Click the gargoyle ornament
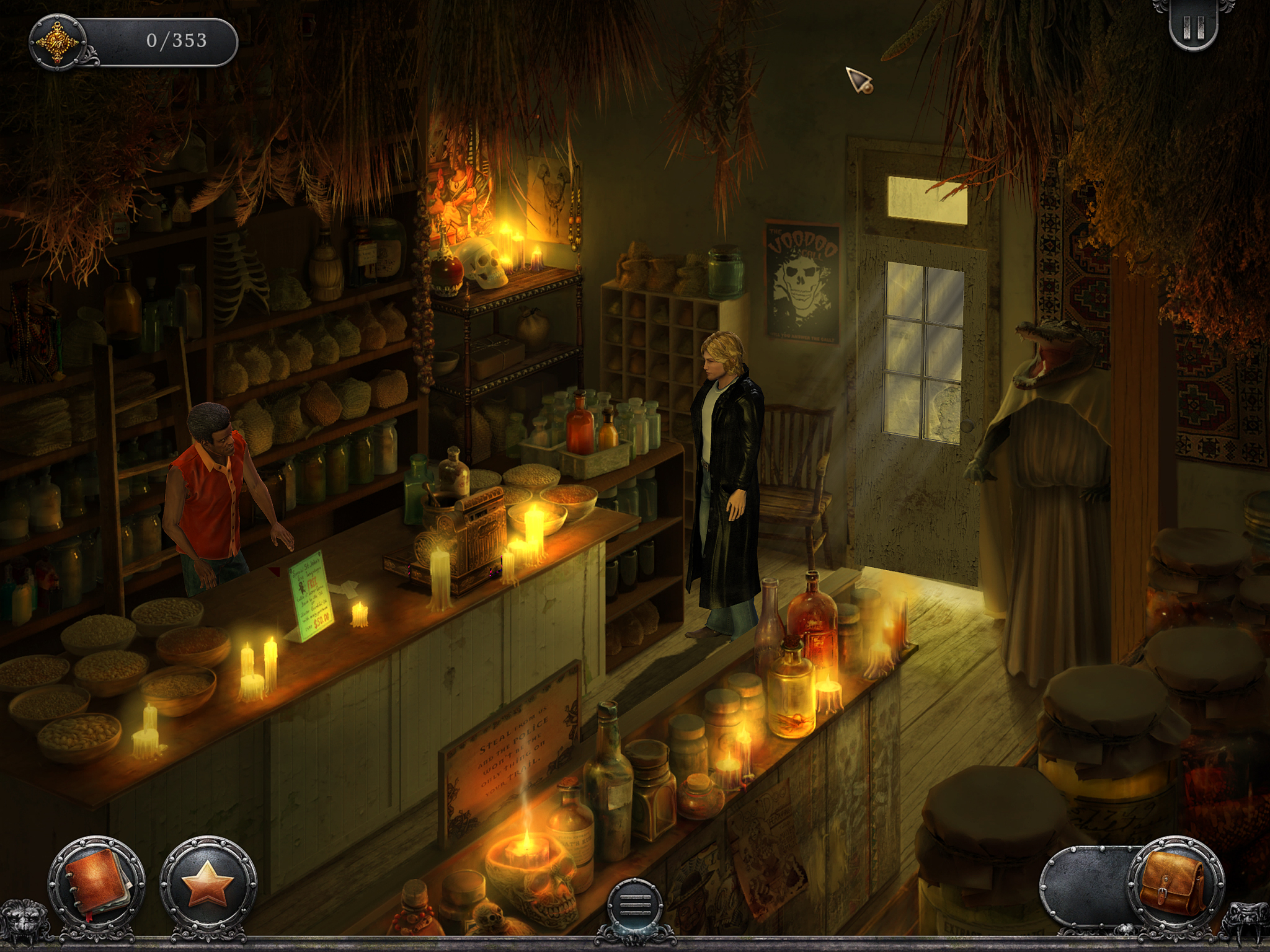 (1246, 923)
